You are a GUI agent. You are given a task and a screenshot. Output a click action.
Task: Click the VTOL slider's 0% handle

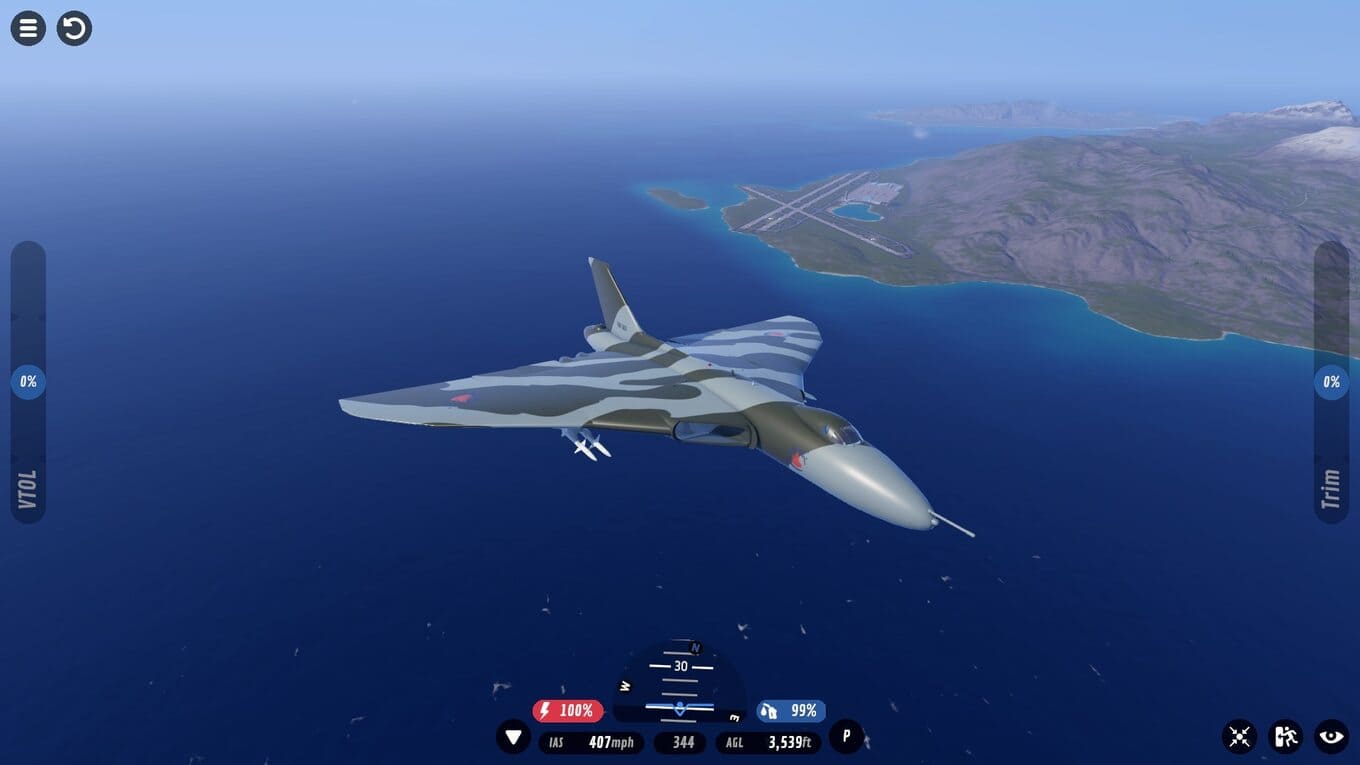tap(28, 382)
